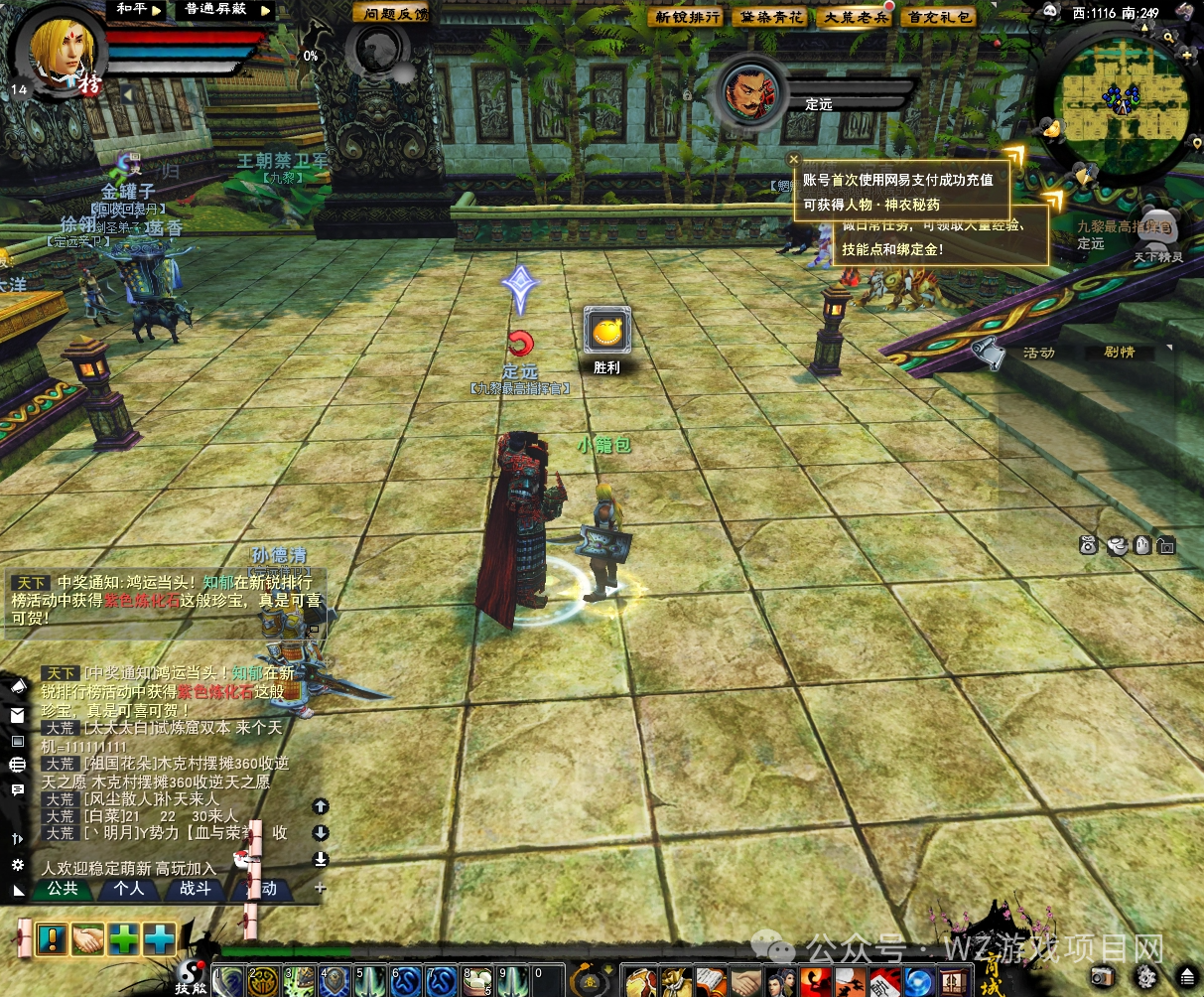Select the 定远 target portrait

click(x=751, y=91)
